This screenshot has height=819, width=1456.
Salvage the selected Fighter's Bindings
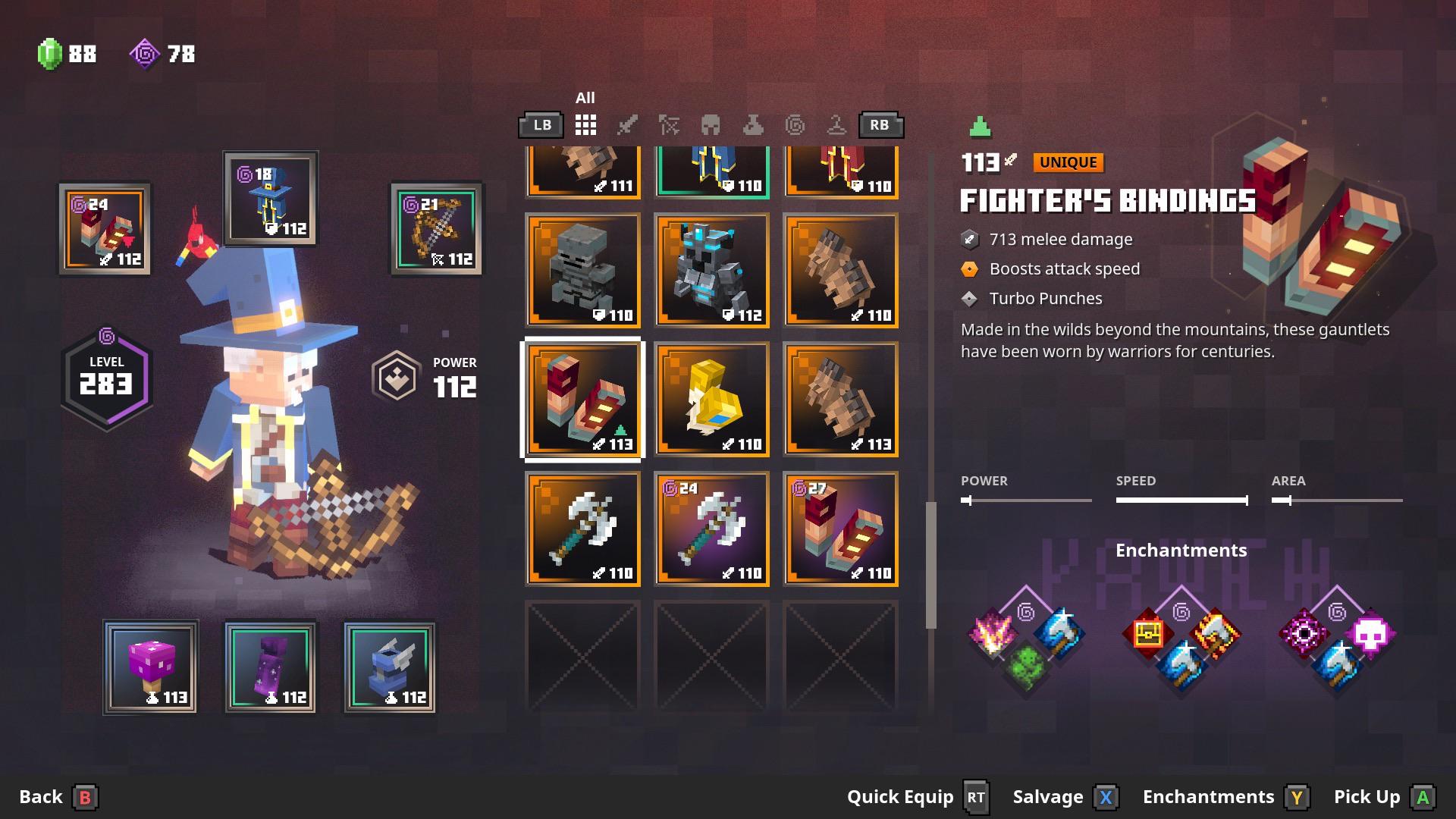(1064, 797)
